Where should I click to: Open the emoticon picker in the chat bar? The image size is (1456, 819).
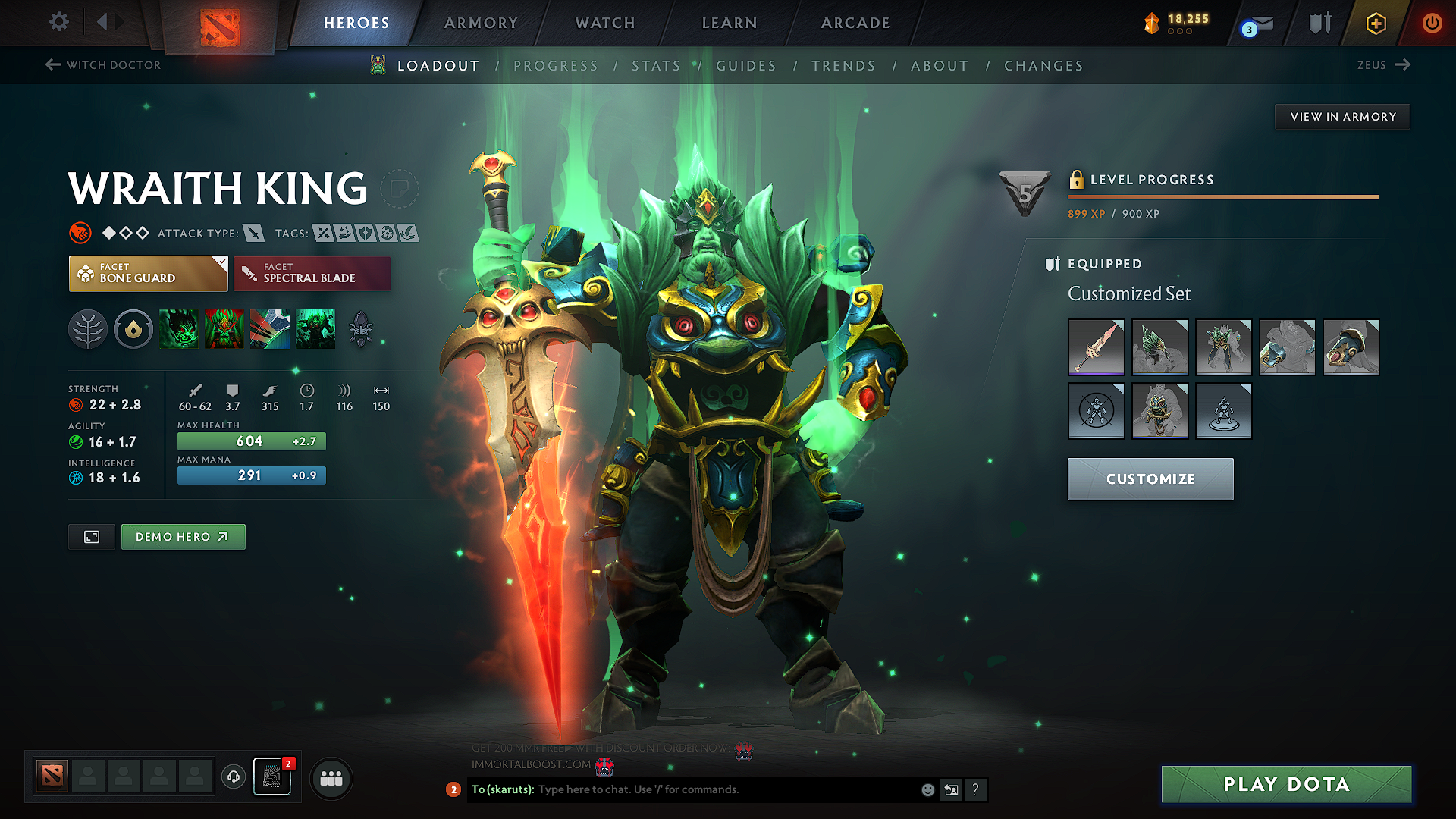(x=927, y=789)
